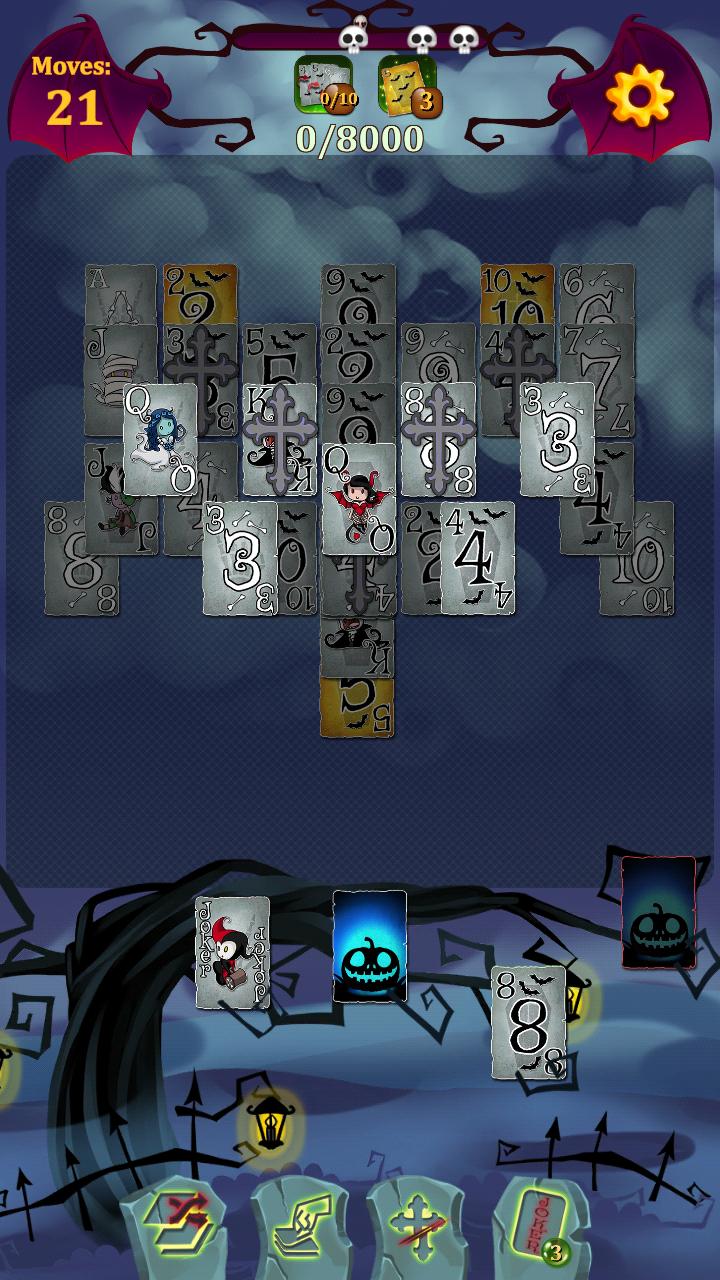The width and height of the screenshot is (720, 1280).
Task: Select the Joker card beside the deck
Action: click(232, 952)
